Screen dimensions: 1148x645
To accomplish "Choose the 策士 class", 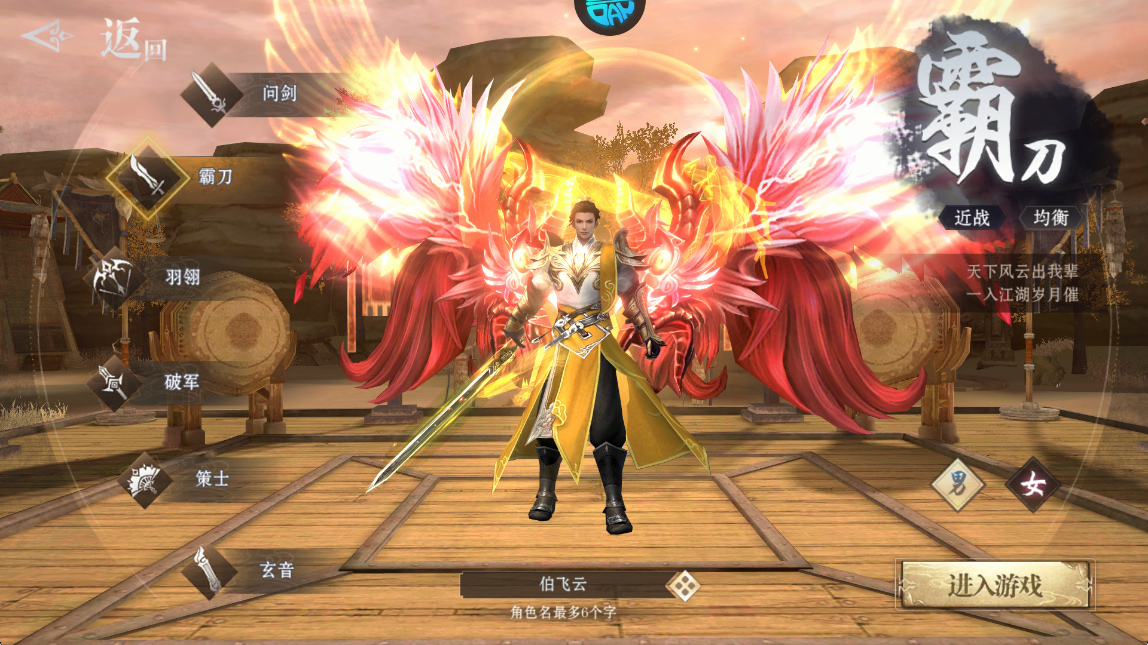I will (x=146, y=479).
